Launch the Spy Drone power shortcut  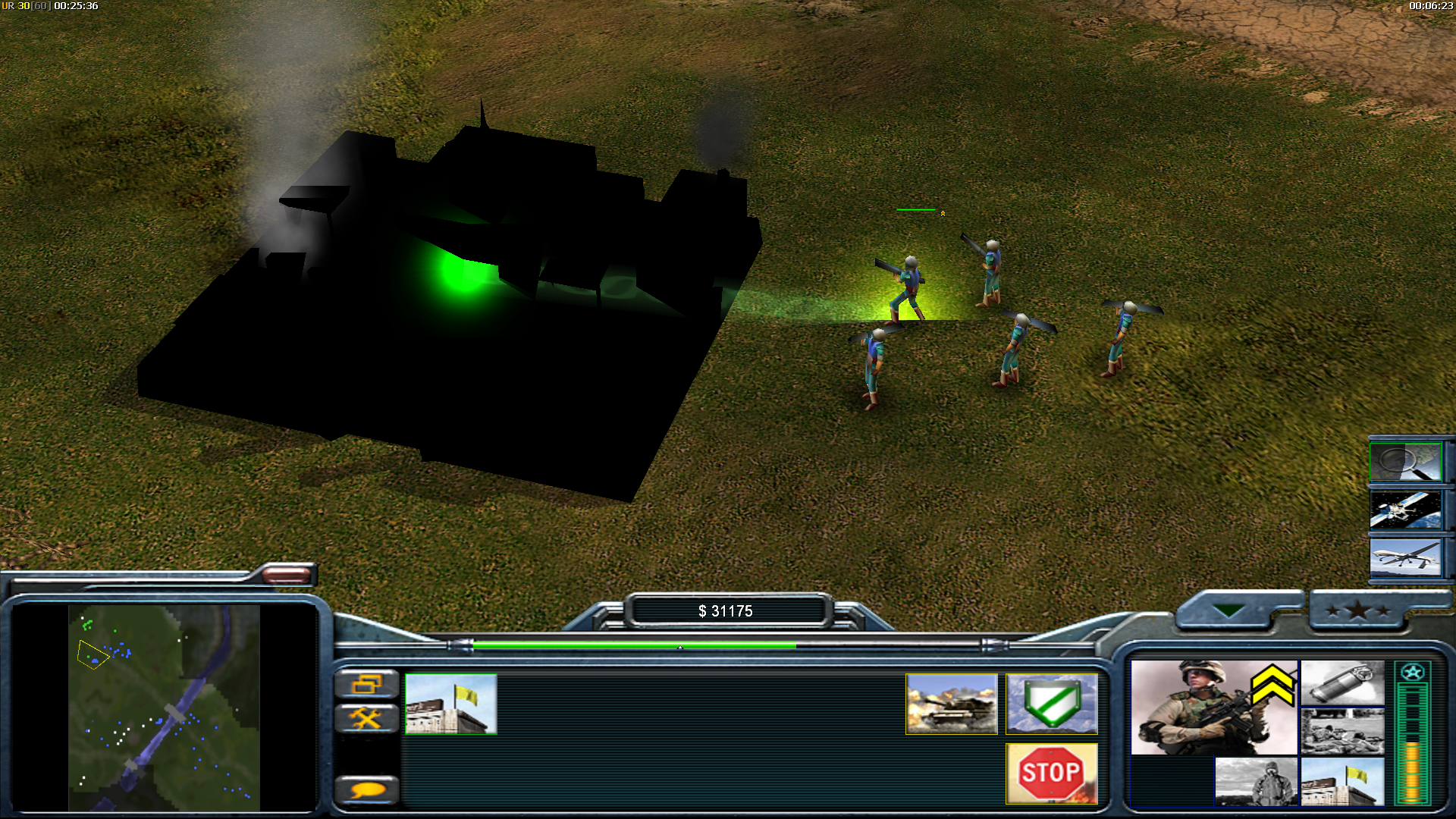1406,559
